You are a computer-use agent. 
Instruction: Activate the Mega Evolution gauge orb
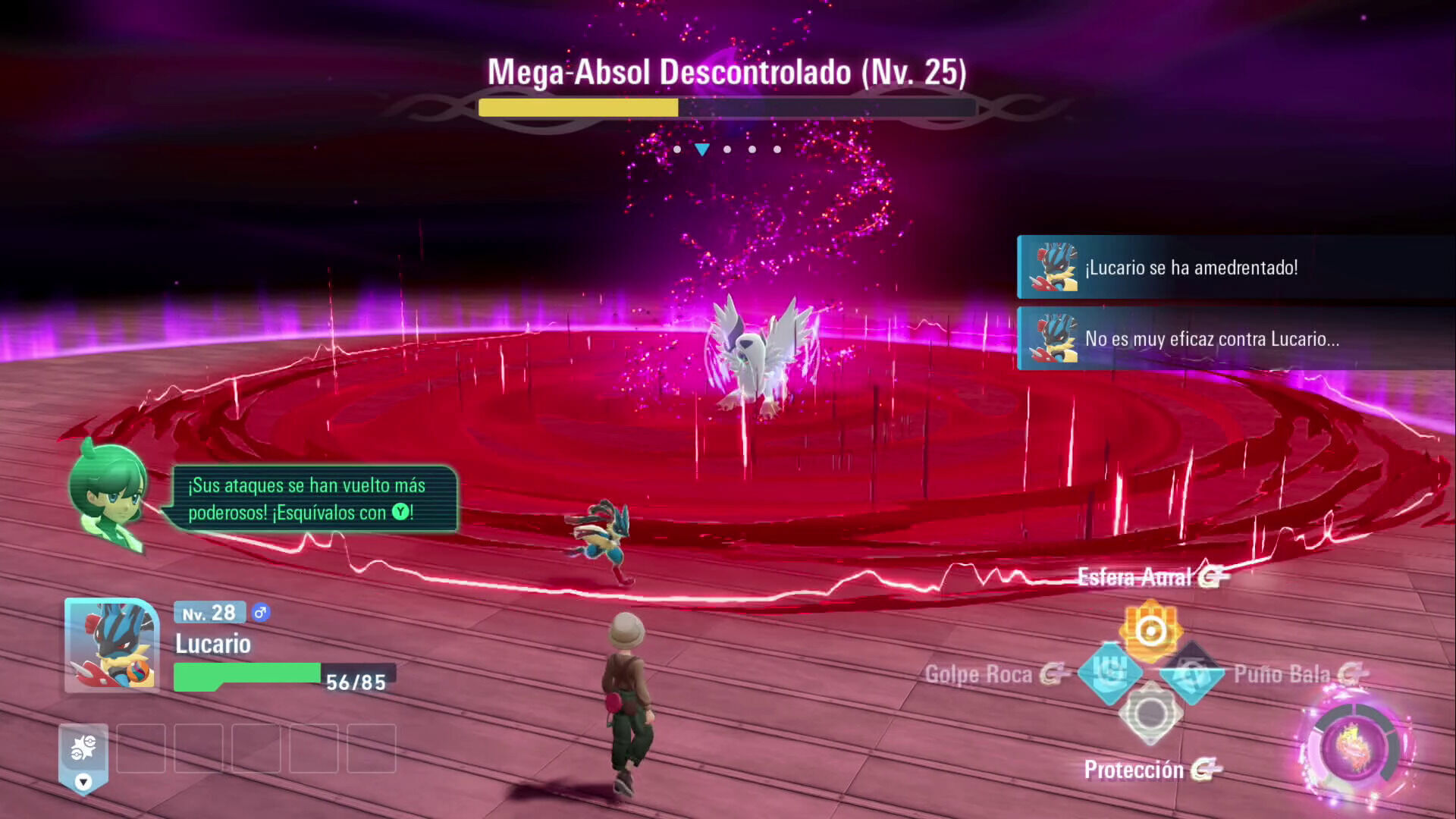(x=1355, y=747)
